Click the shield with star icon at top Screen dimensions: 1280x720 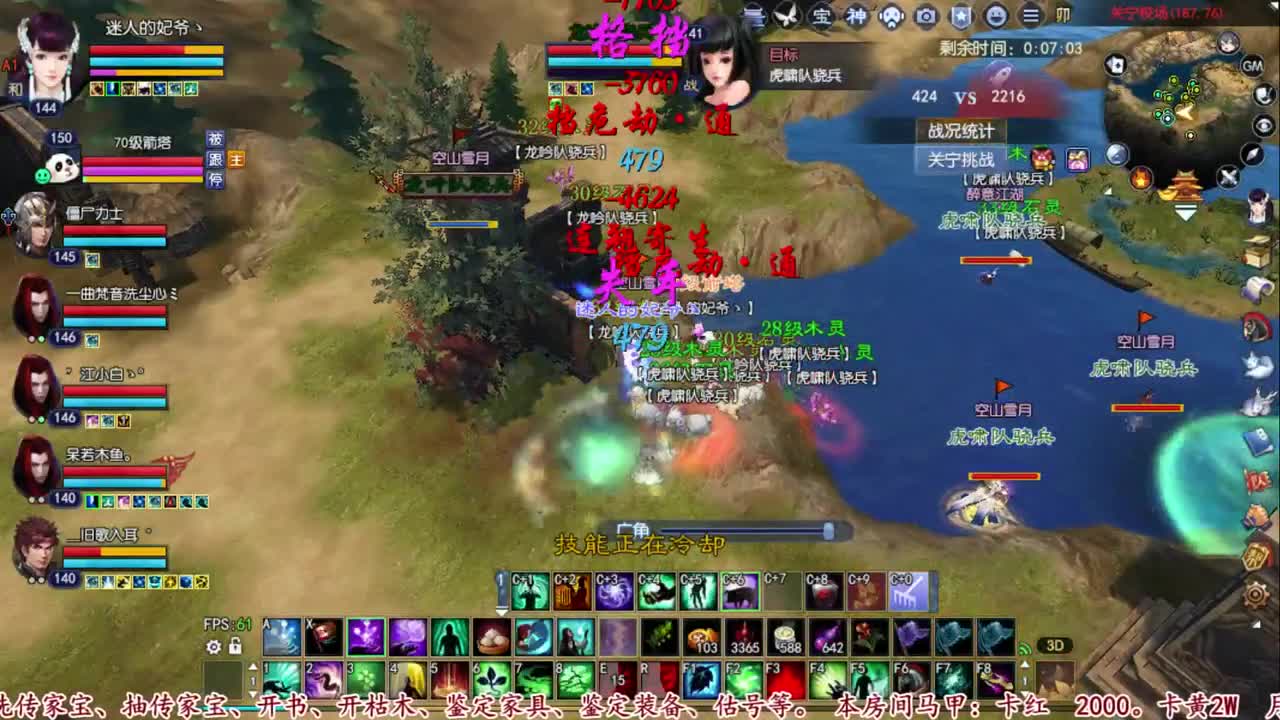coord(959,17)
